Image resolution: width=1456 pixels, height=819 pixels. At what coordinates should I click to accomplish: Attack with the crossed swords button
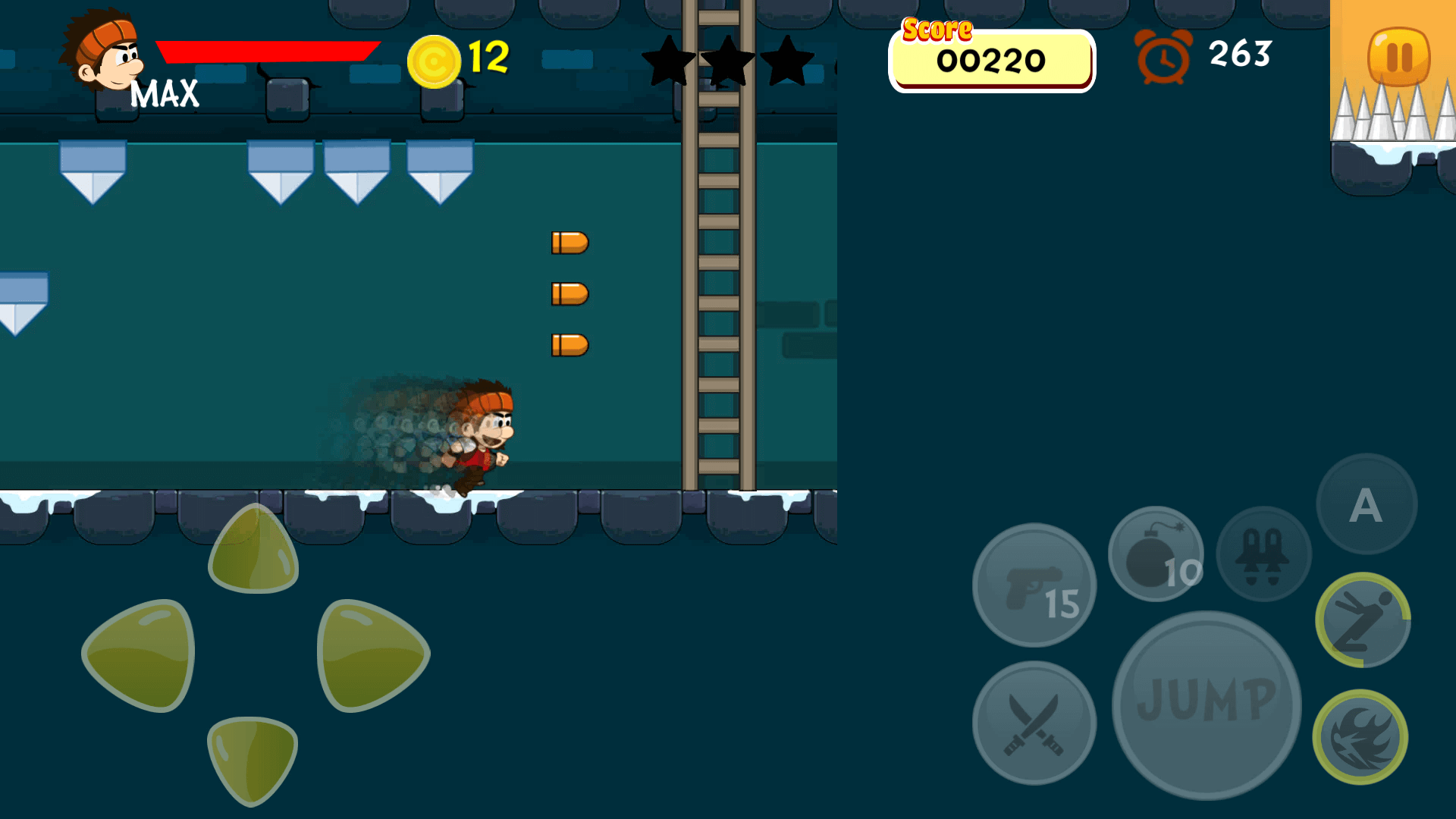click(1034, 723)
